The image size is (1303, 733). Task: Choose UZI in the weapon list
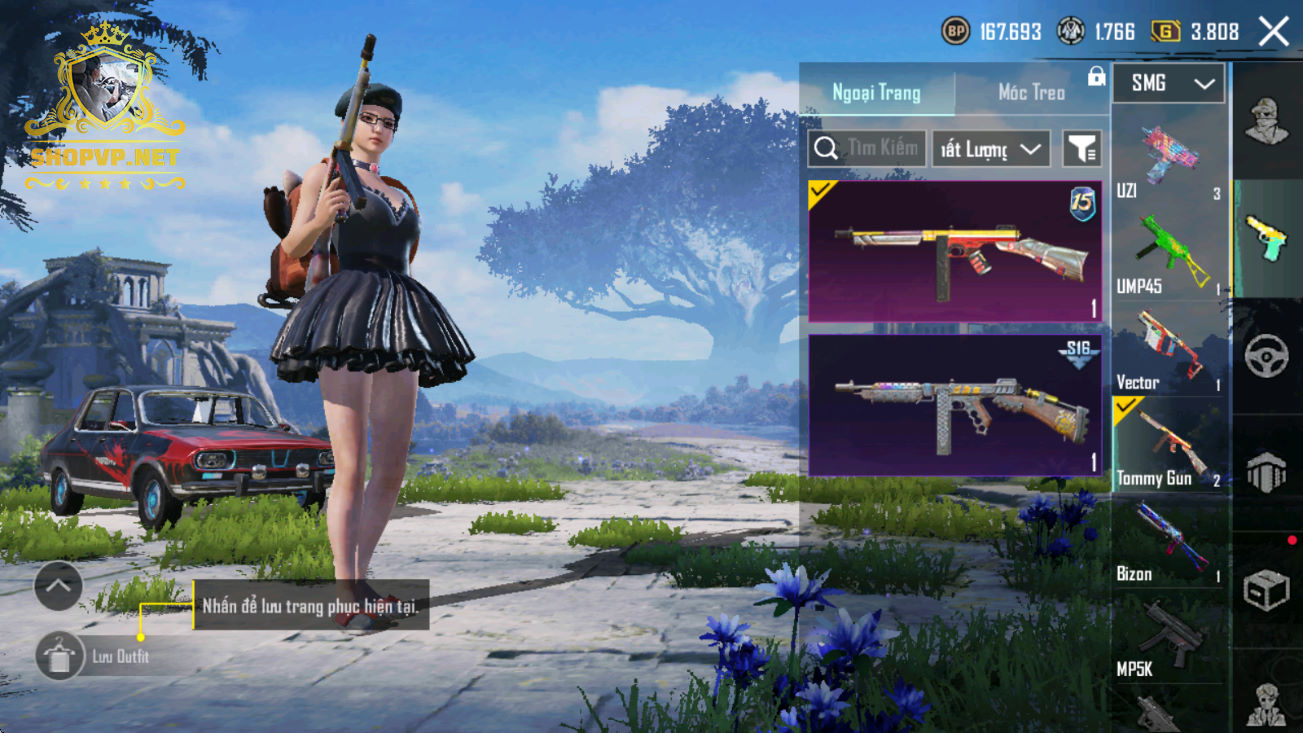coord(1168,160)
